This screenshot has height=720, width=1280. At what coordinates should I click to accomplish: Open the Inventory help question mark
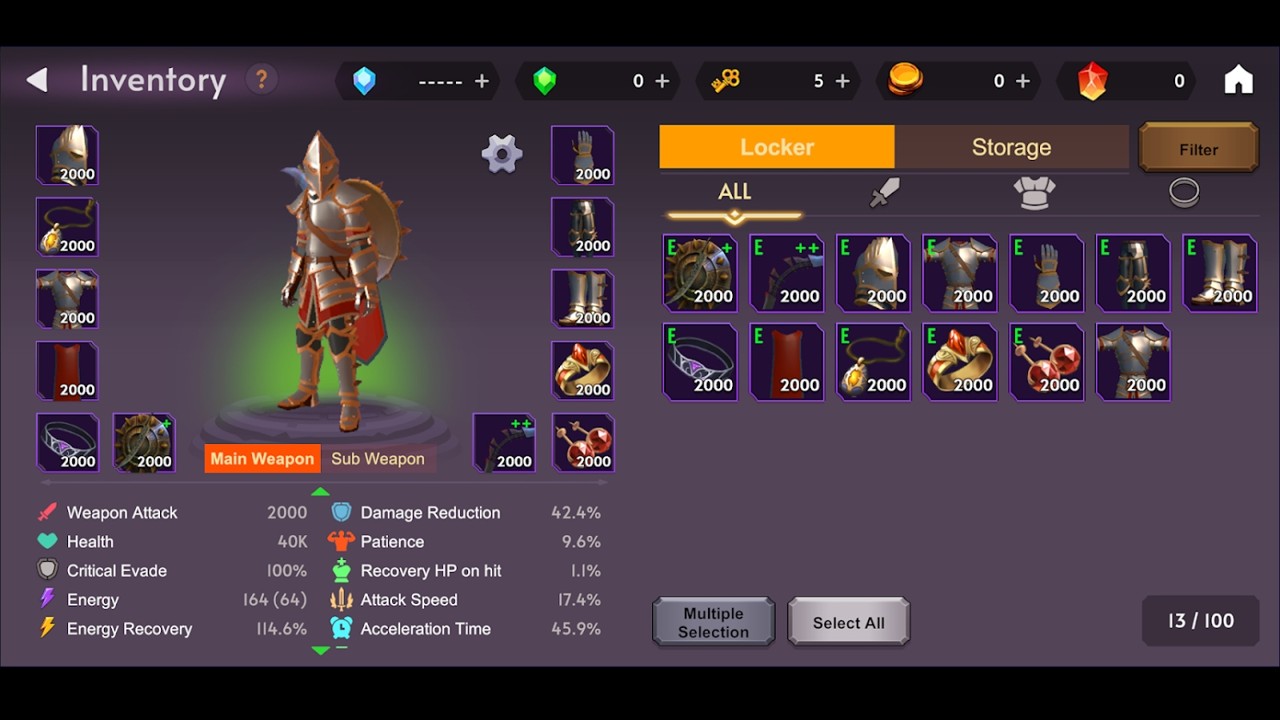261,80
